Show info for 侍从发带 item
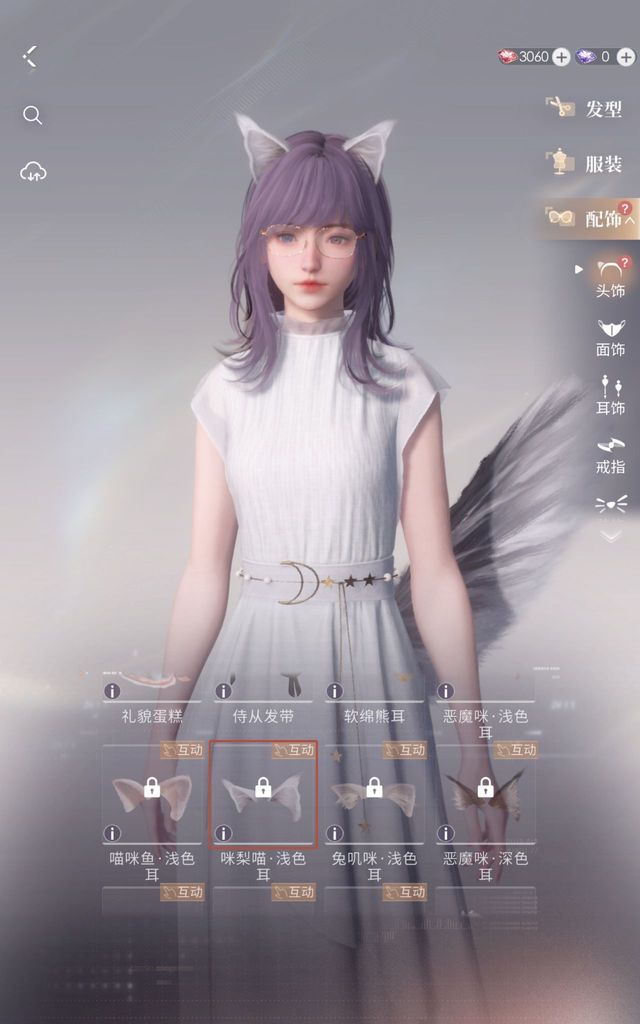This screenshot has width=640, height=1024. tap(223, 690)
